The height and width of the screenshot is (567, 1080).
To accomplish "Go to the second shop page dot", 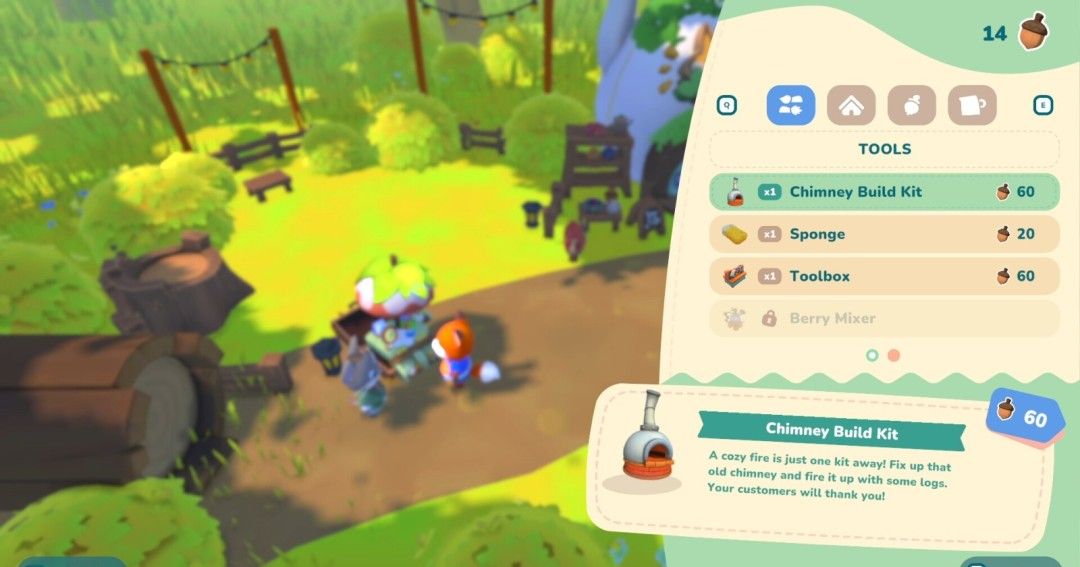I will 894,355.
